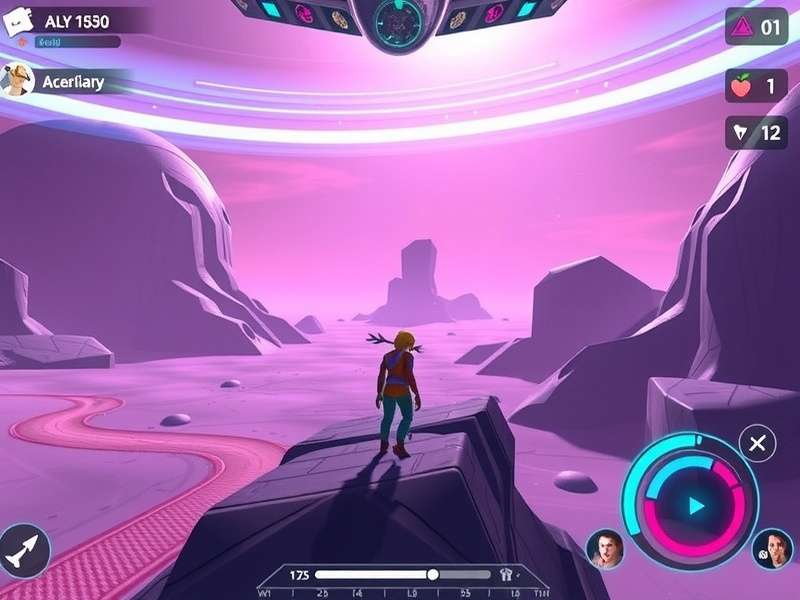Select the pink triangle counter icon
The width and height of the screenshot is (800, 600).
pos(742,27)
